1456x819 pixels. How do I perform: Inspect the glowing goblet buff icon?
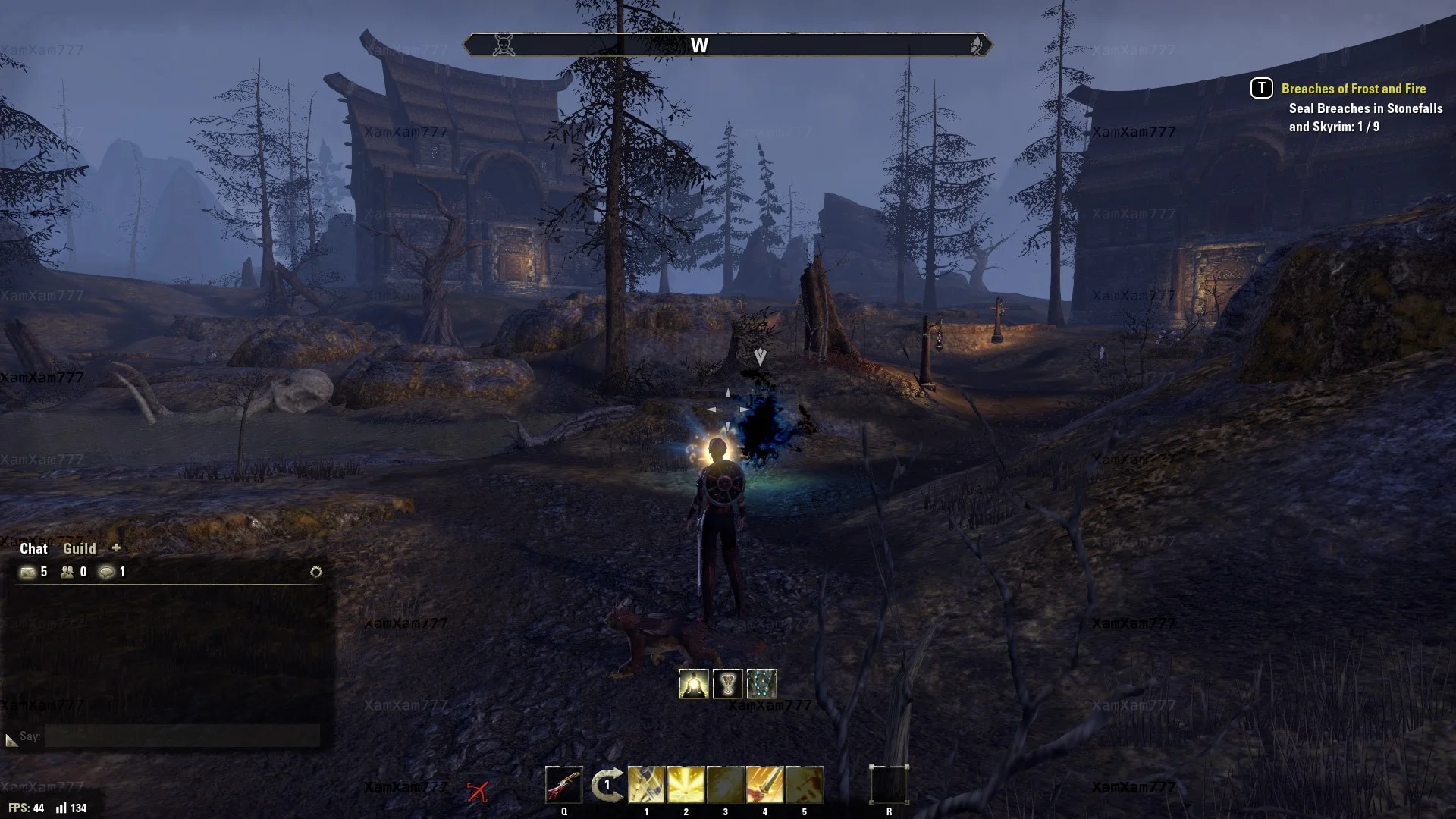727,684
